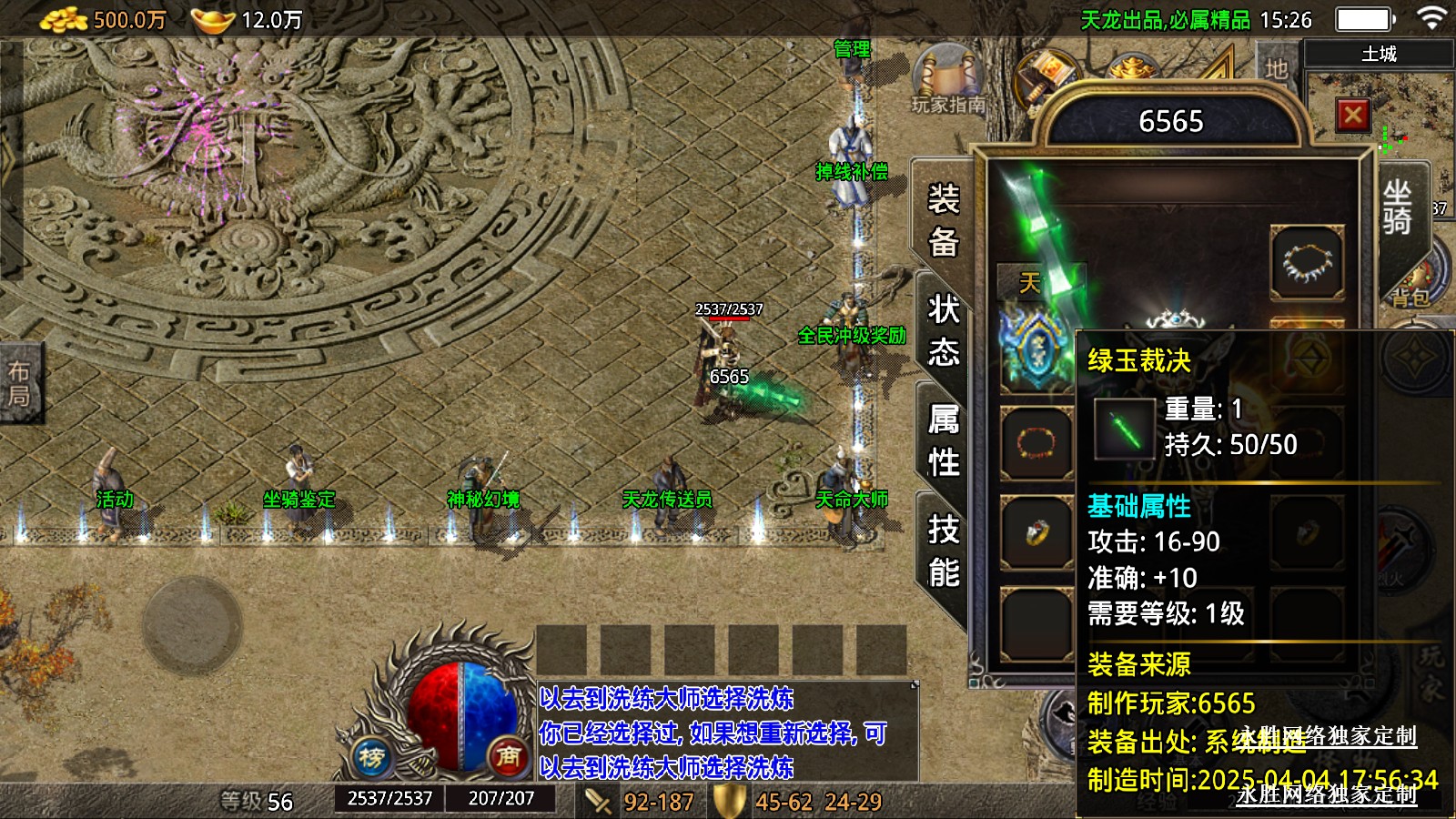Click the blue shield medal slot
This screenshot has height=819, width=1456.
tap(1036, 351)
